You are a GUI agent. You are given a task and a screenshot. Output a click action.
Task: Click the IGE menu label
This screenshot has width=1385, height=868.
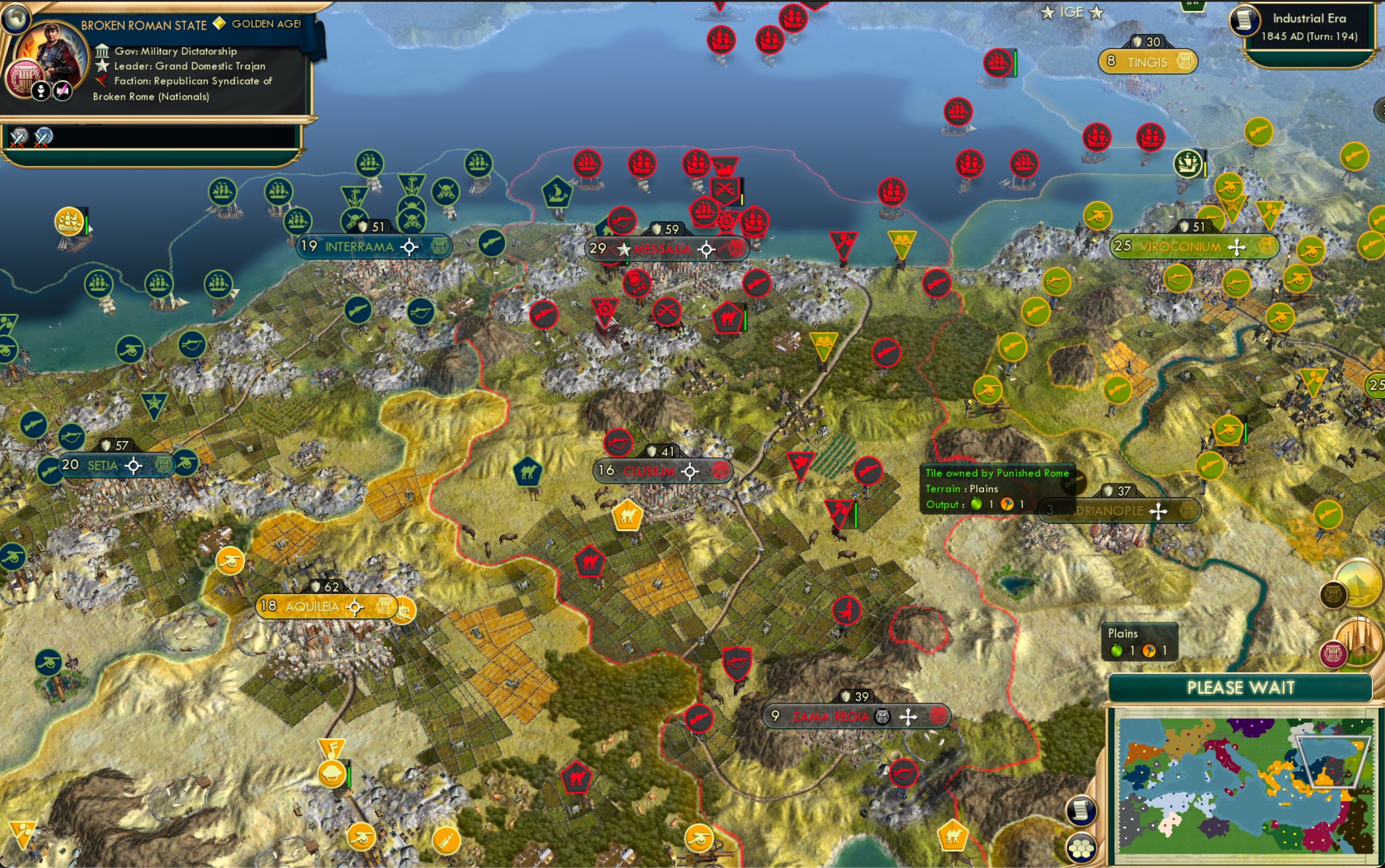(1074, 12)
